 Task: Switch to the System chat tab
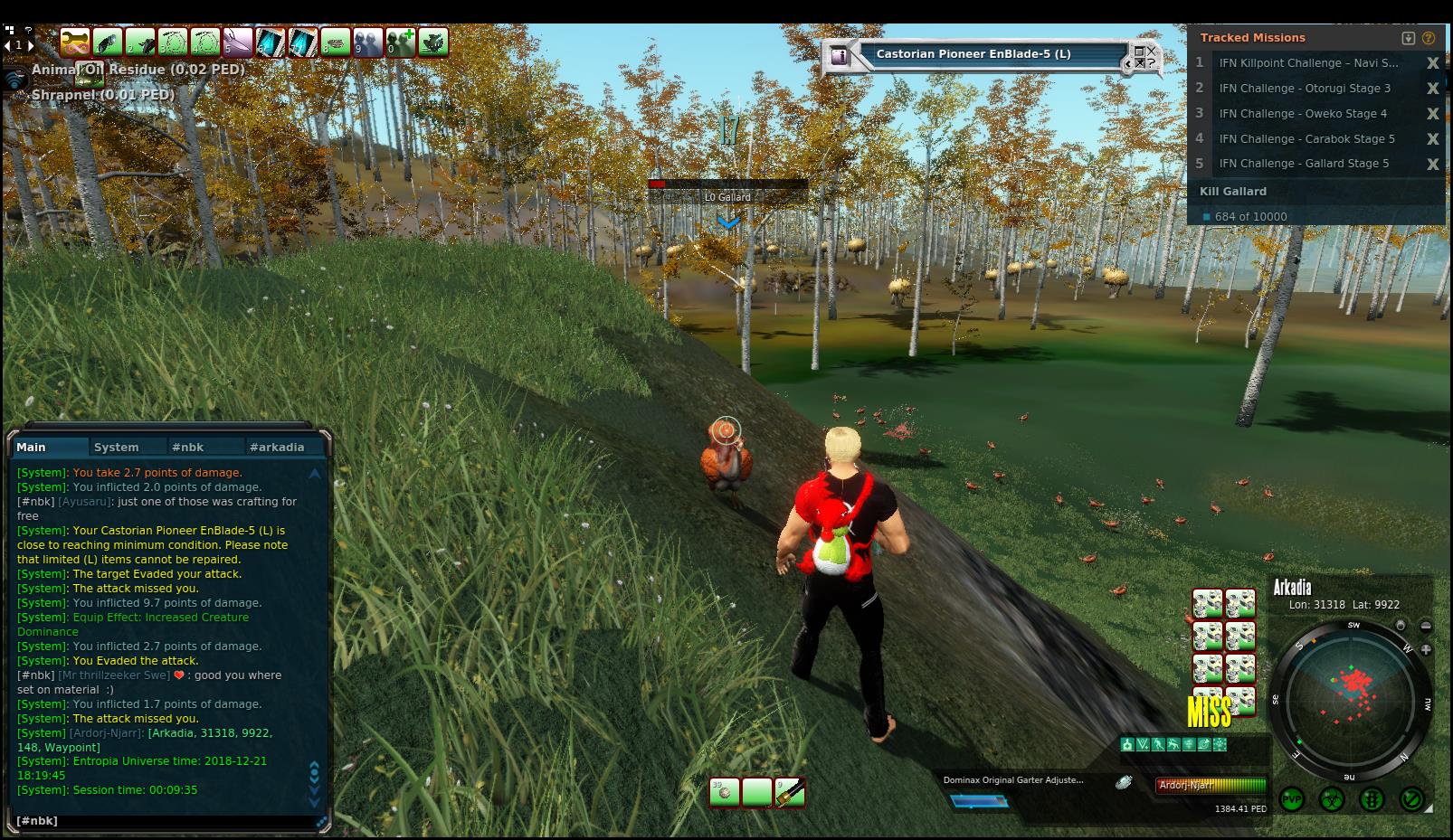coord(117,447)
